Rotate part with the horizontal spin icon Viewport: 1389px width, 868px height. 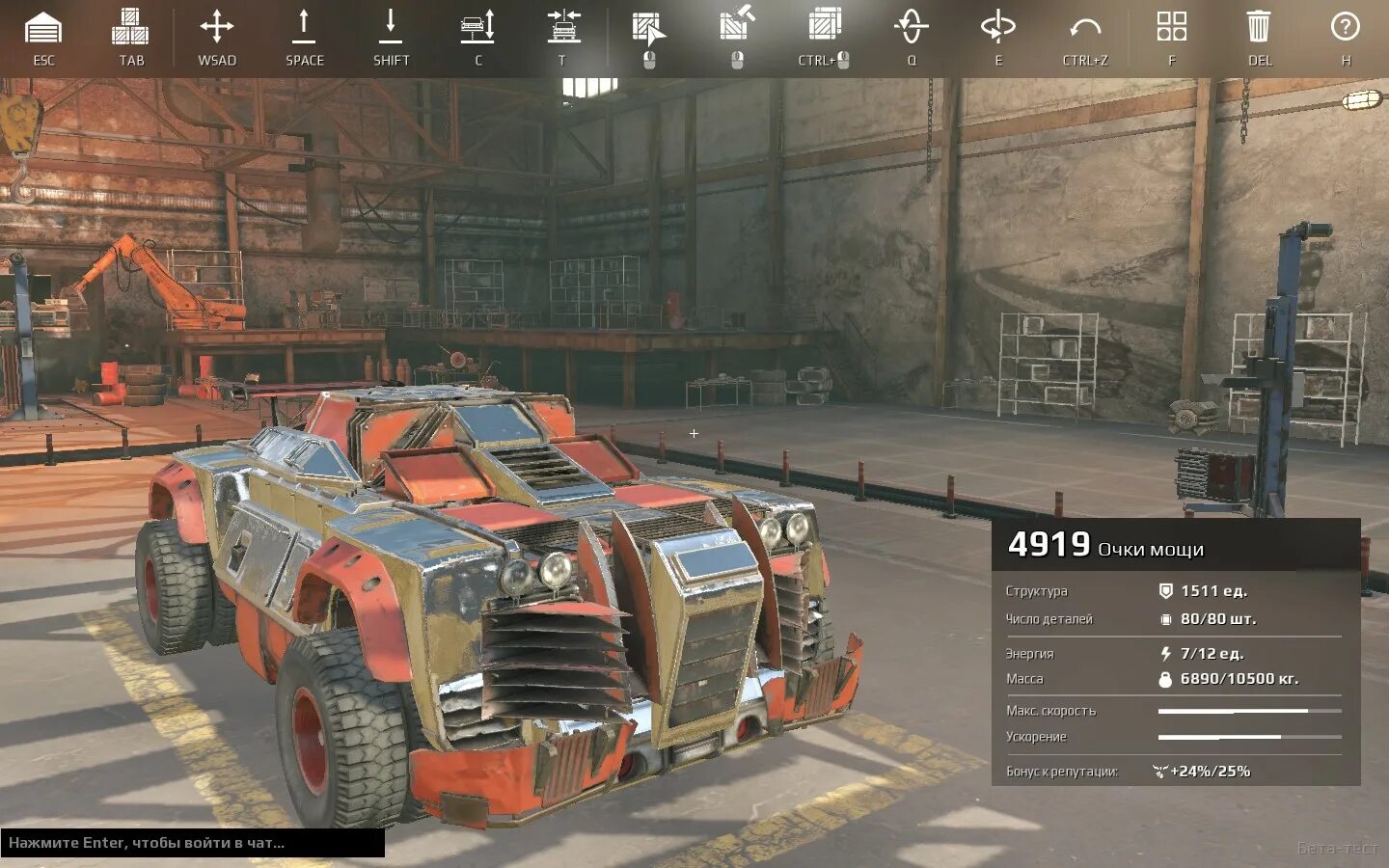coord(998,27)
